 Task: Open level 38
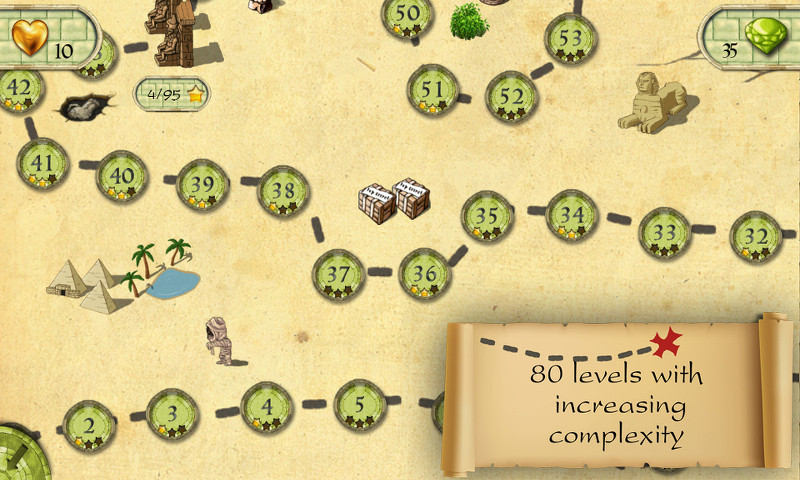click(283, 191)
